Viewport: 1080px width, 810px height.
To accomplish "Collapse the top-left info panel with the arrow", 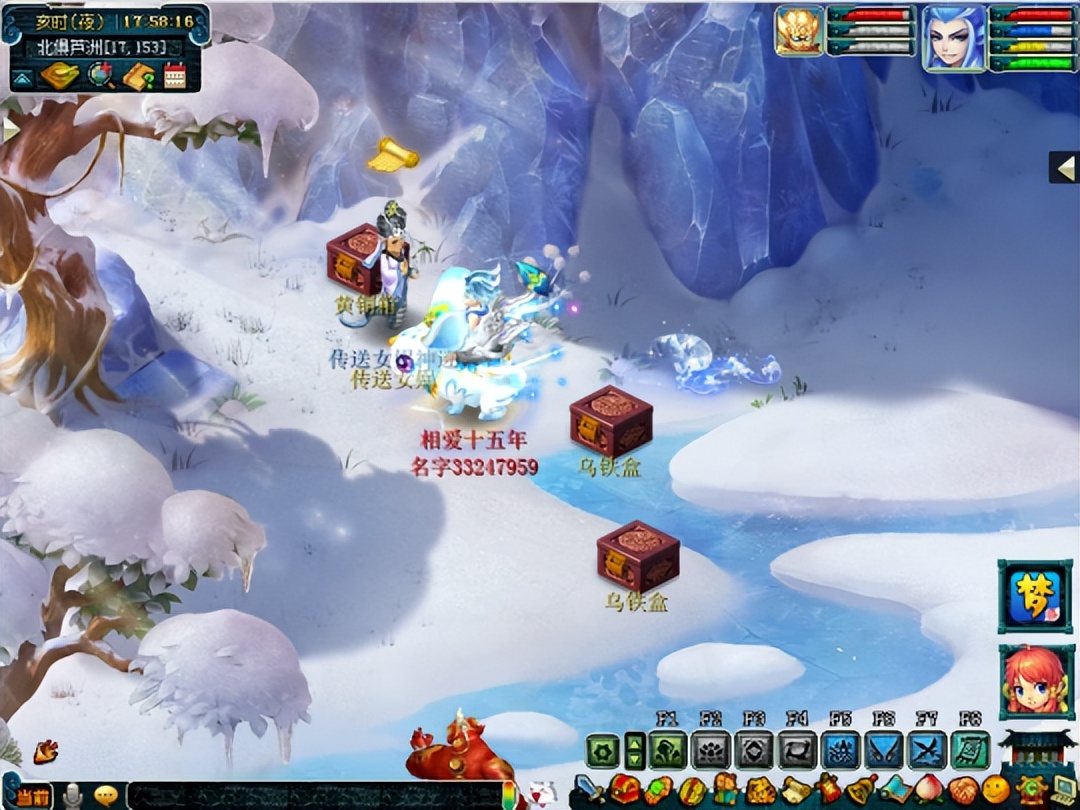I will click(22, 77).
